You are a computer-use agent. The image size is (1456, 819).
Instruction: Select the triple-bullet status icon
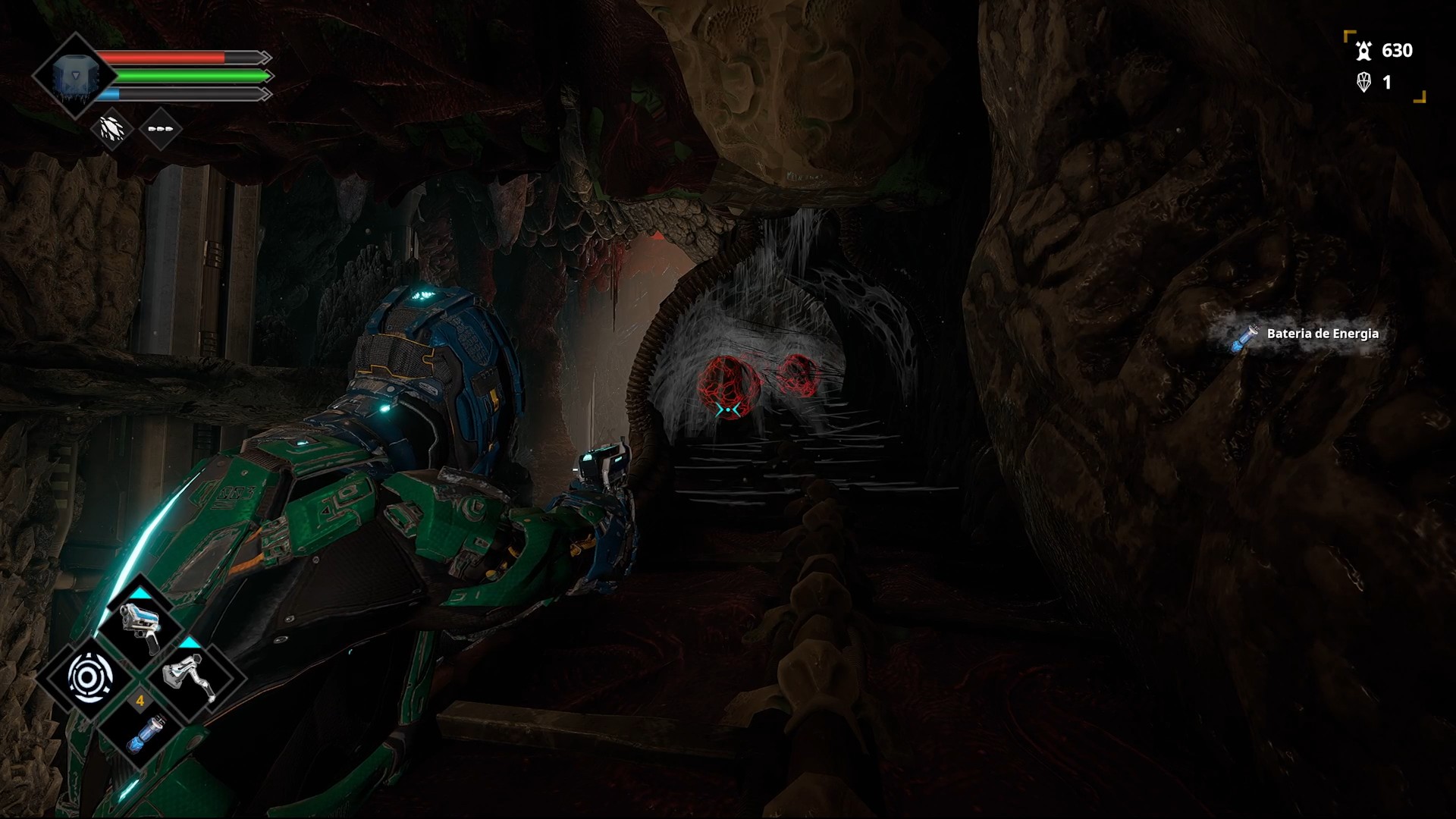coord(160,129)
